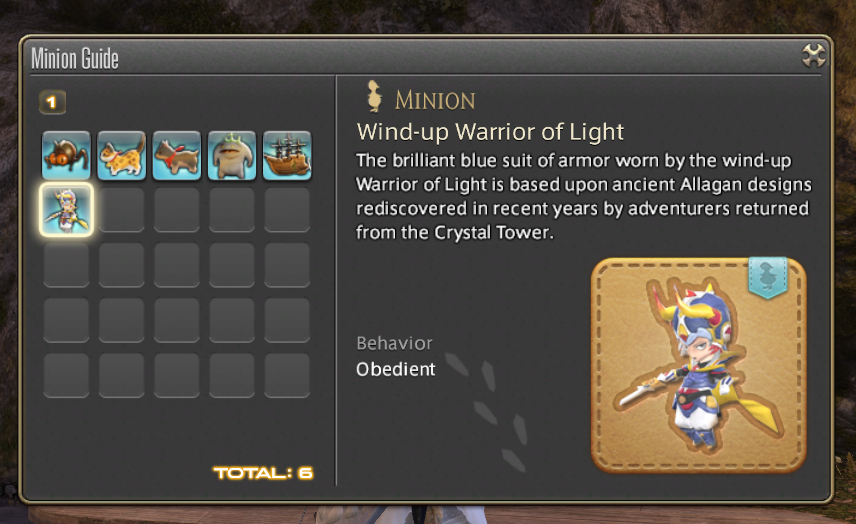Screen dimensions: 856x524
Task: Open page 1 of the minion list
Action: point(52,102)
